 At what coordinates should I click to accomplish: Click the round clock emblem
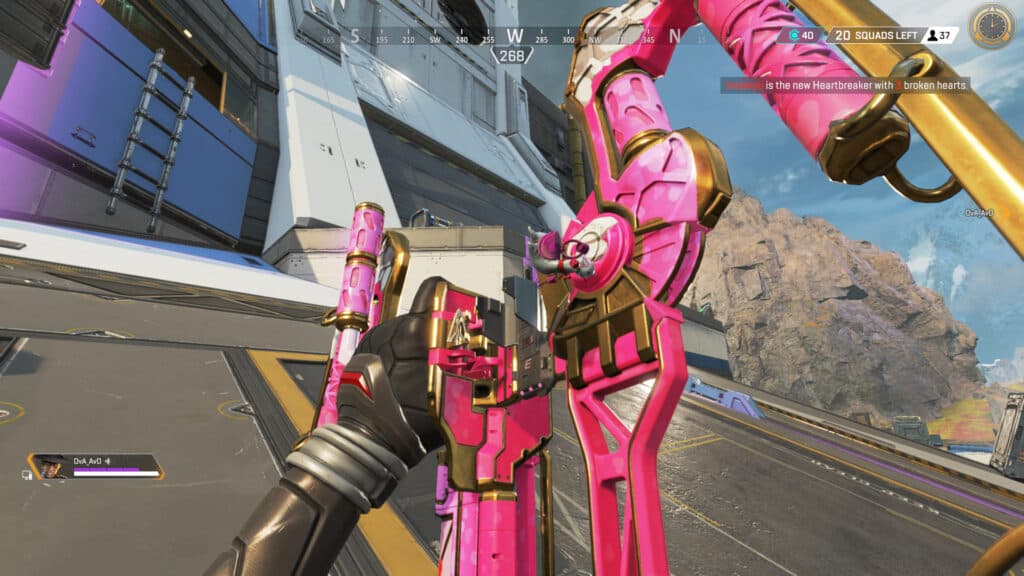tap(992, 26)
